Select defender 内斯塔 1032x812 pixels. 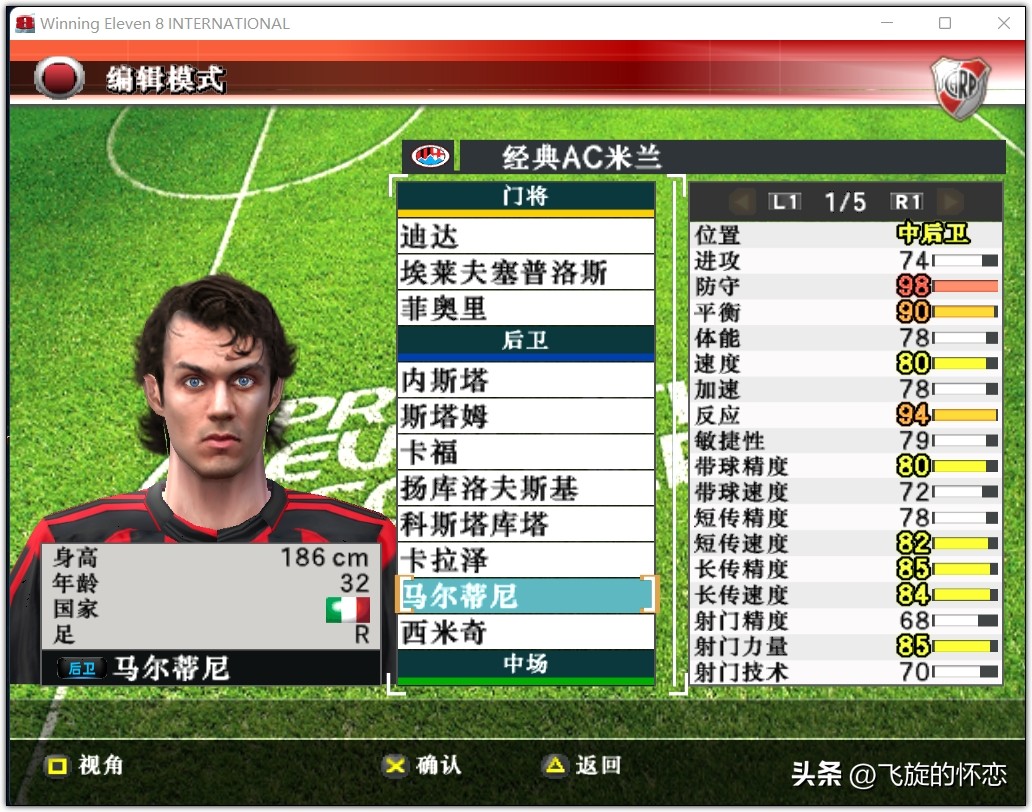pyautogui.click(x=525, y=381)
